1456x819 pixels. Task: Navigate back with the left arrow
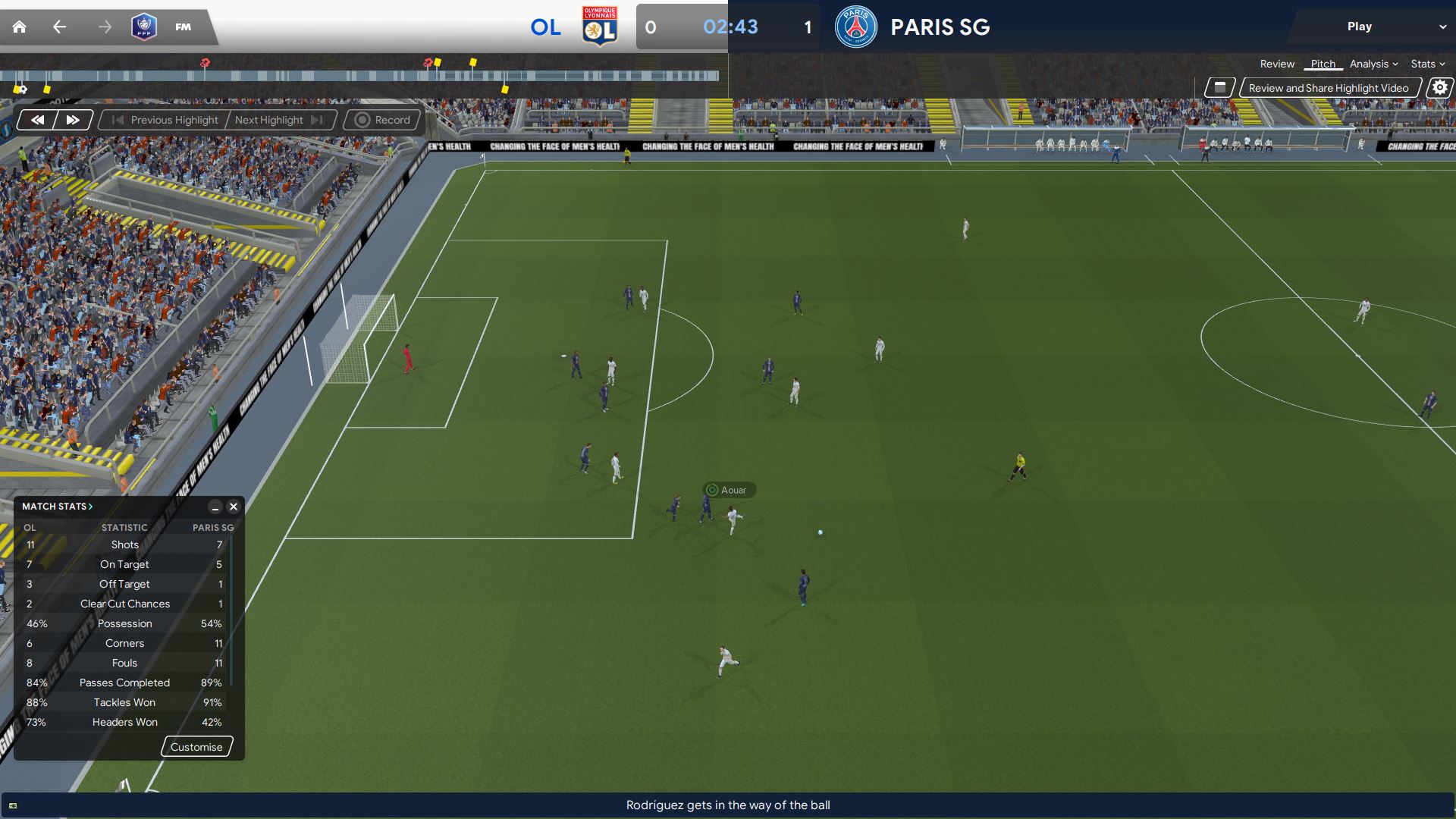59,27
